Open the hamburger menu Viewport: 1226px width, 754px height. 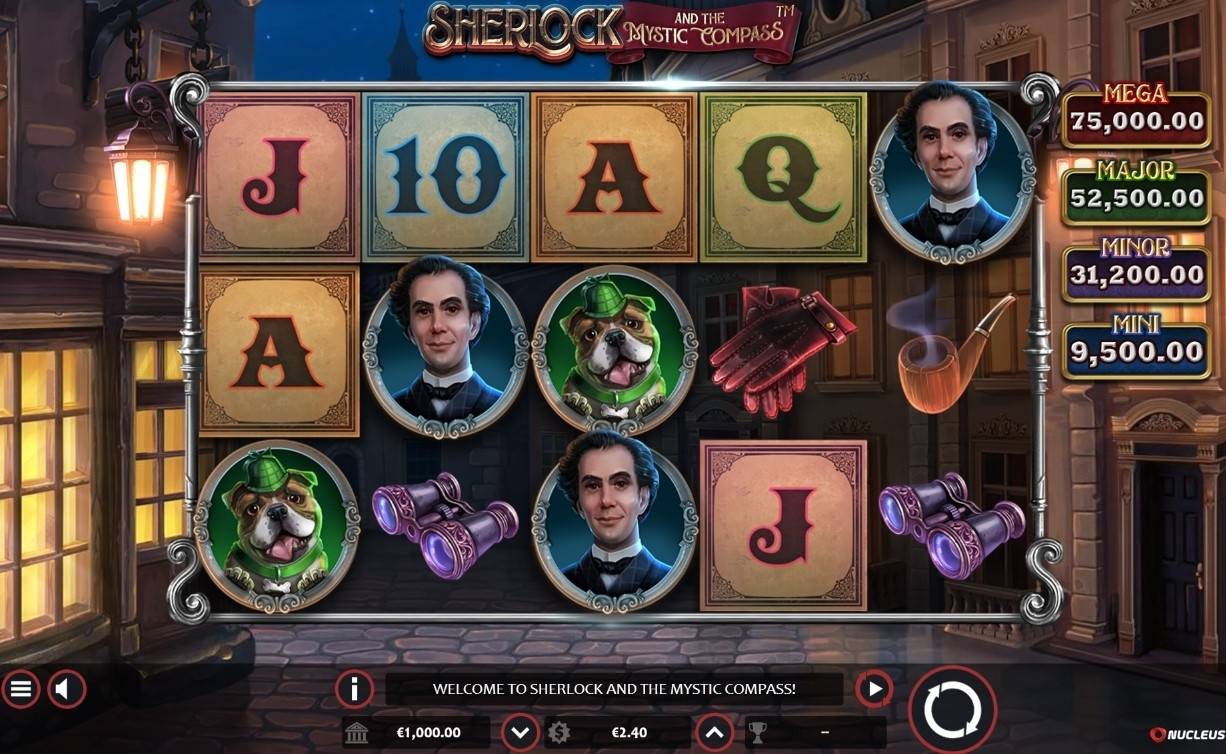pyautogui.click(x=21, y=689)
